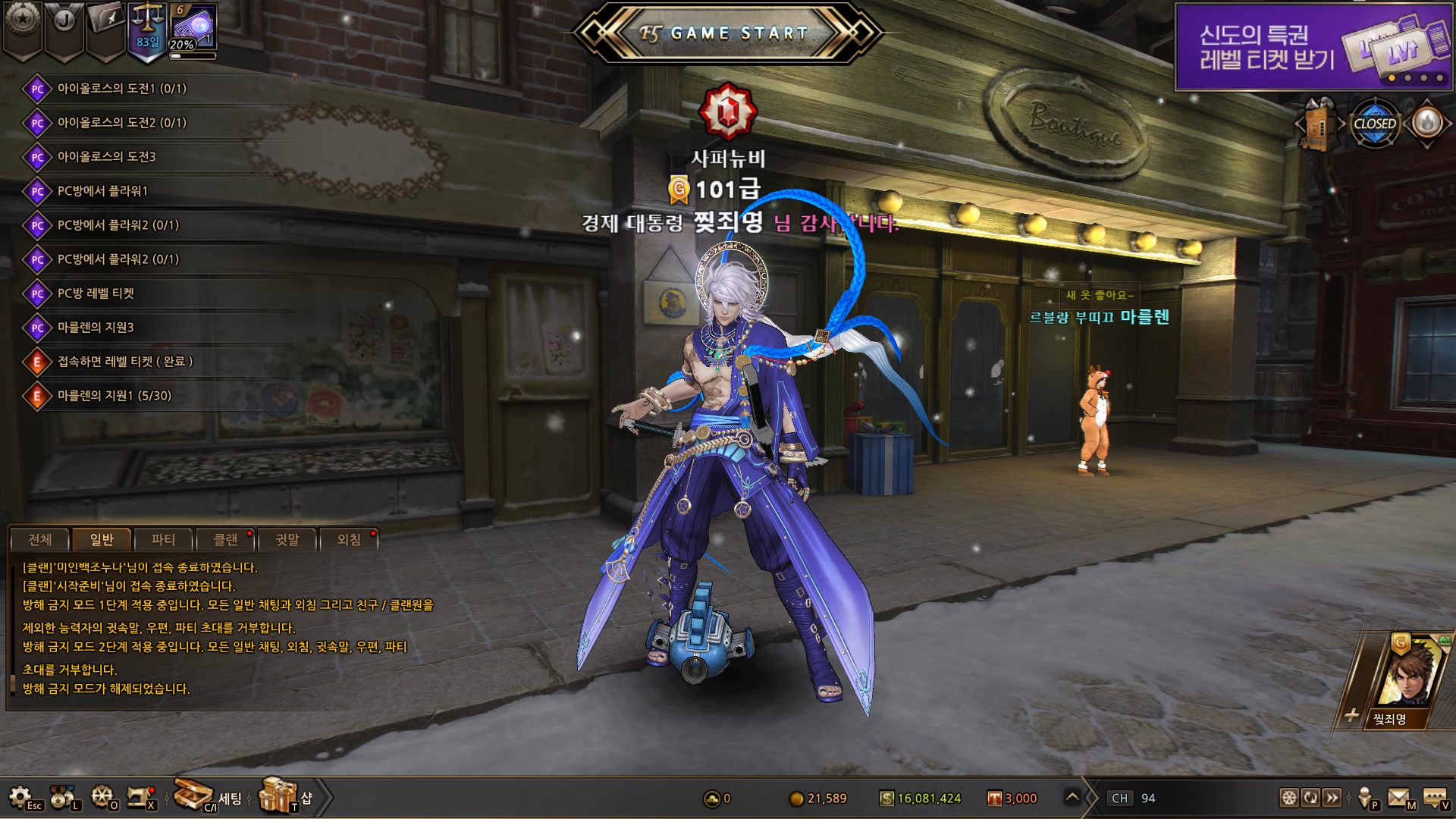Image resolution: width=1456 pixels, height=819 pixels.
Task: Select the PC방 레벨 티켓 quest entry
Action: [96, 293]
